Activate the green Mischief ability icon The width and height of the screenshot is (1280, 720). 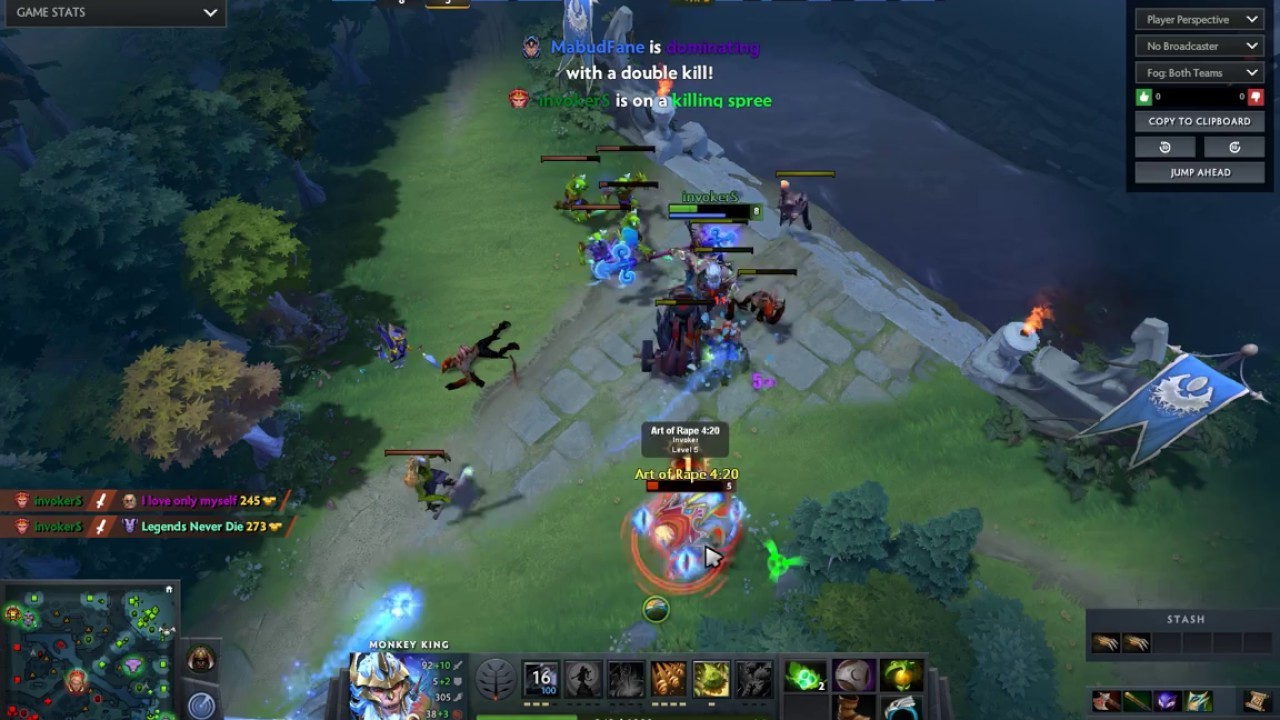tap(711, 680)
